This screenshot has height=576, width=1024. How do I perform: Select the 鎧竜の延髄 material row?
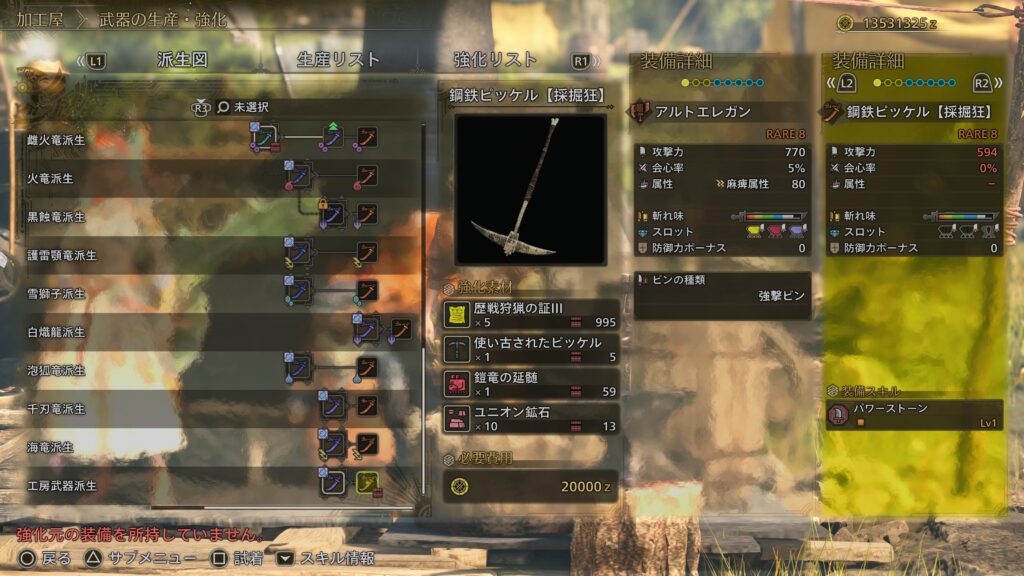[x=530, y=384]
